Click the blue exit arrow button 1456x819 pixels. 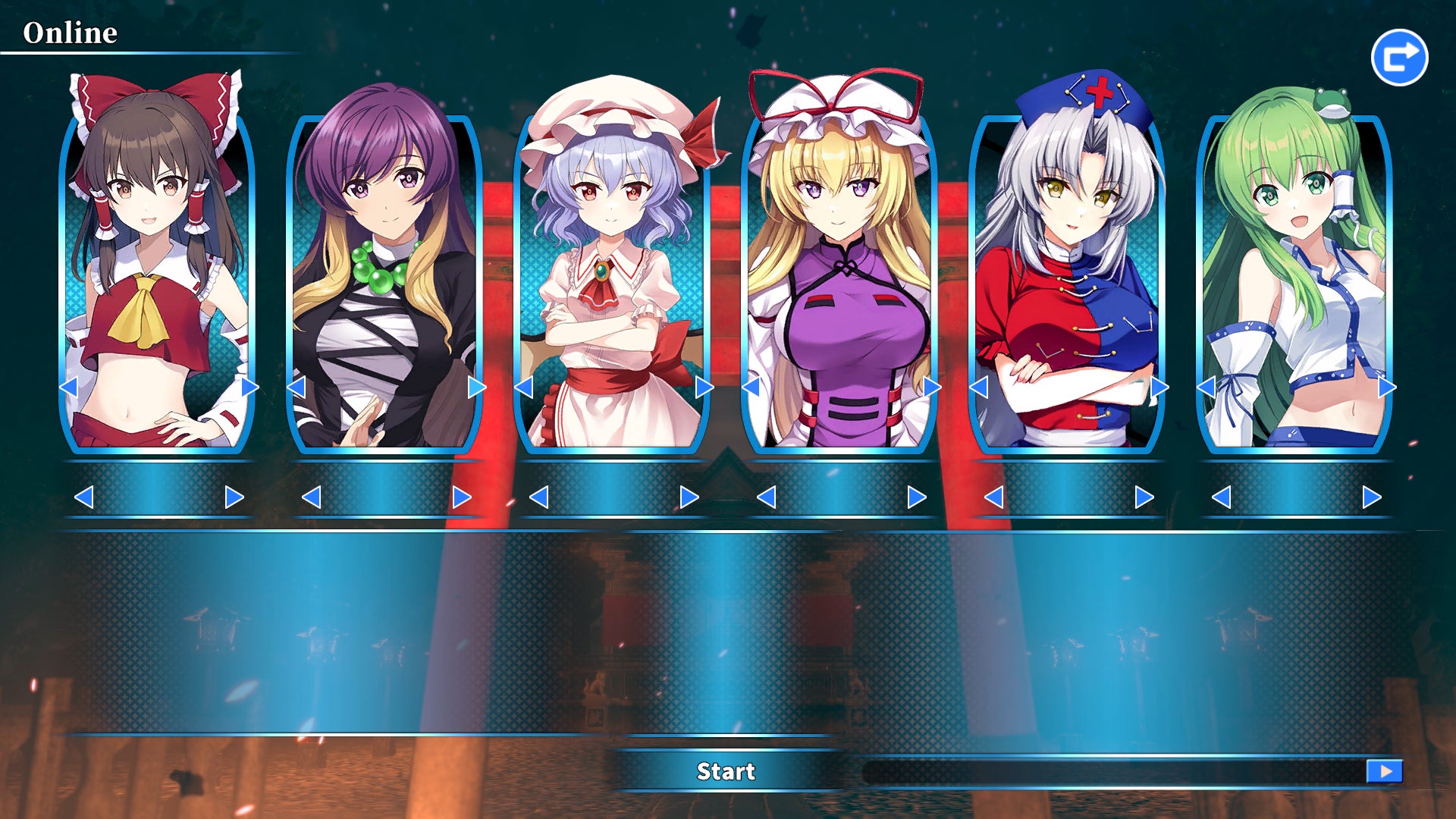1399,58
